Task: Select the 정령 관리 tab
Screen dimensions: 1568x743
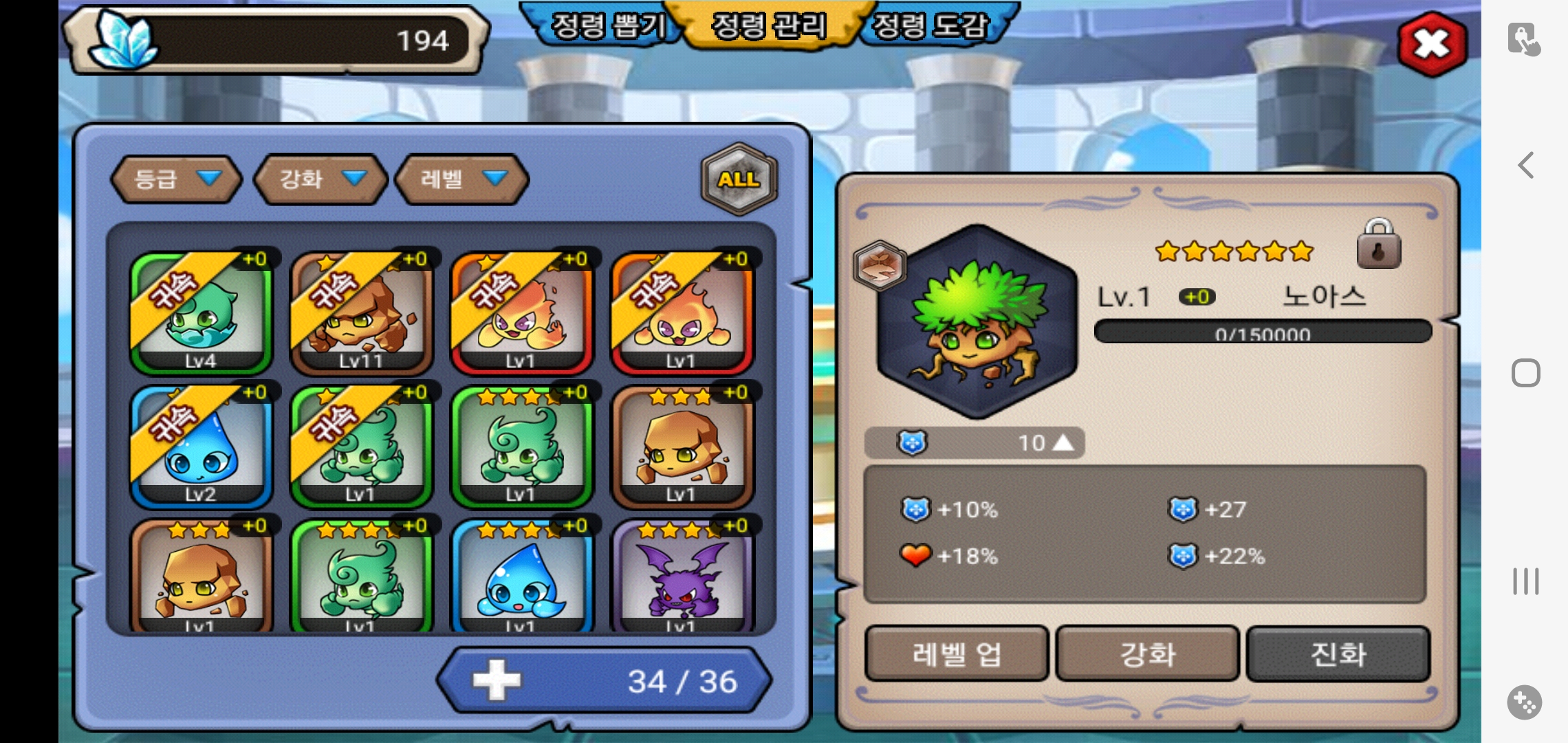Action: [x=769, y=27]
